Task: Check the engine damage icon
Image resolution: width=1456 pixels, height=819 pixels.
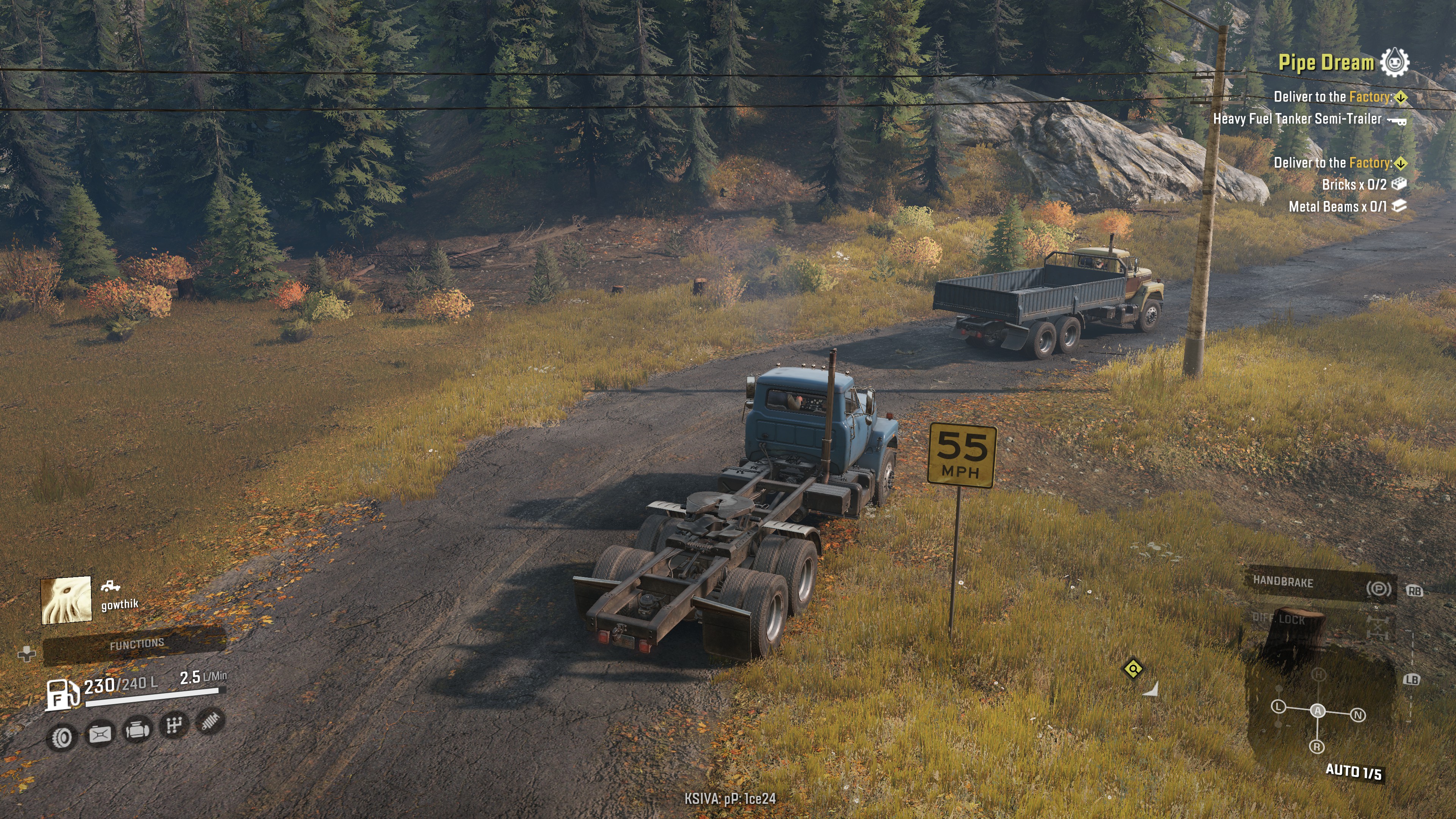Action: click(137, 730)
